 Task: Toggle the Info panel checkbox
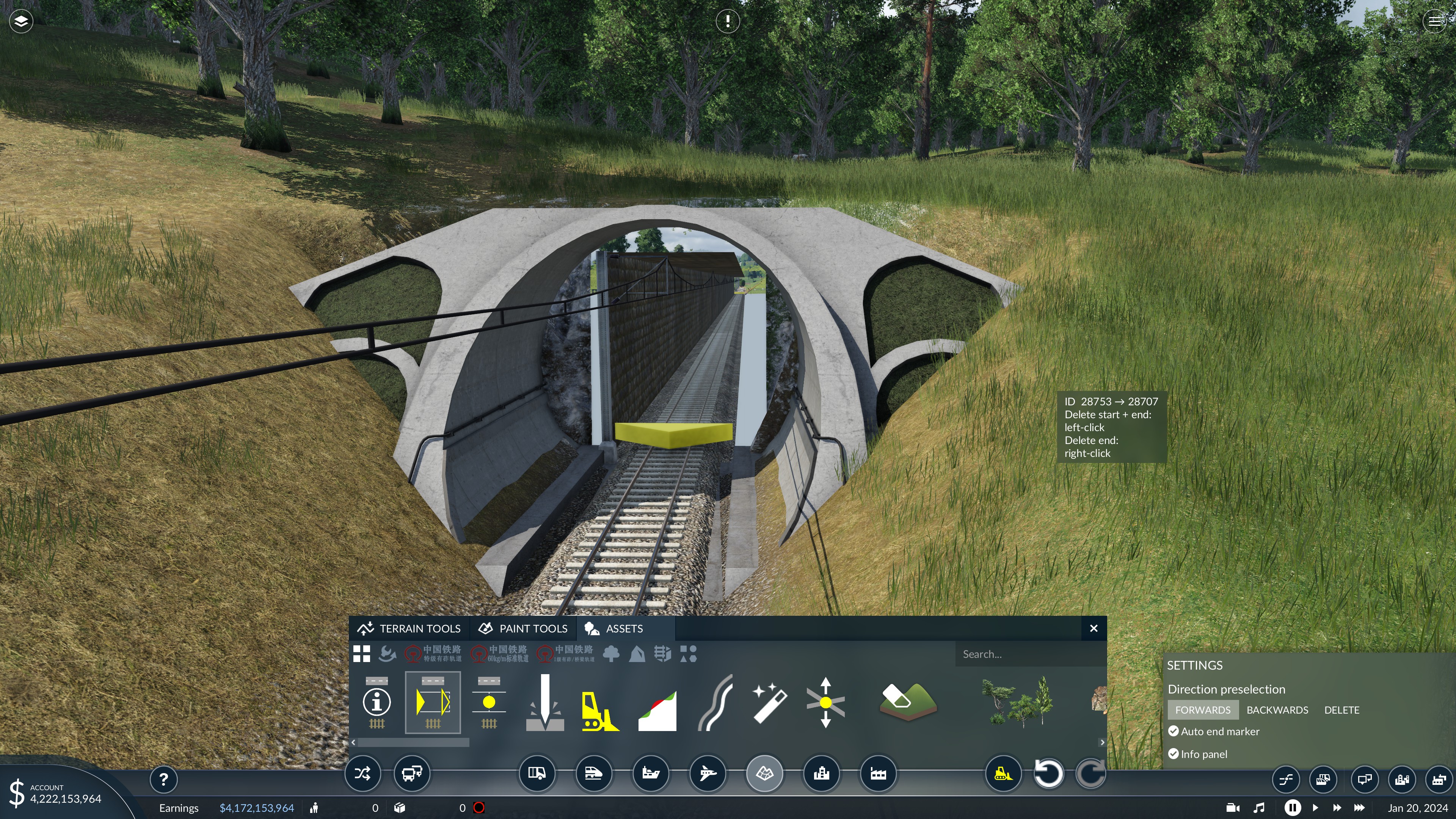tap(1174, 754)
